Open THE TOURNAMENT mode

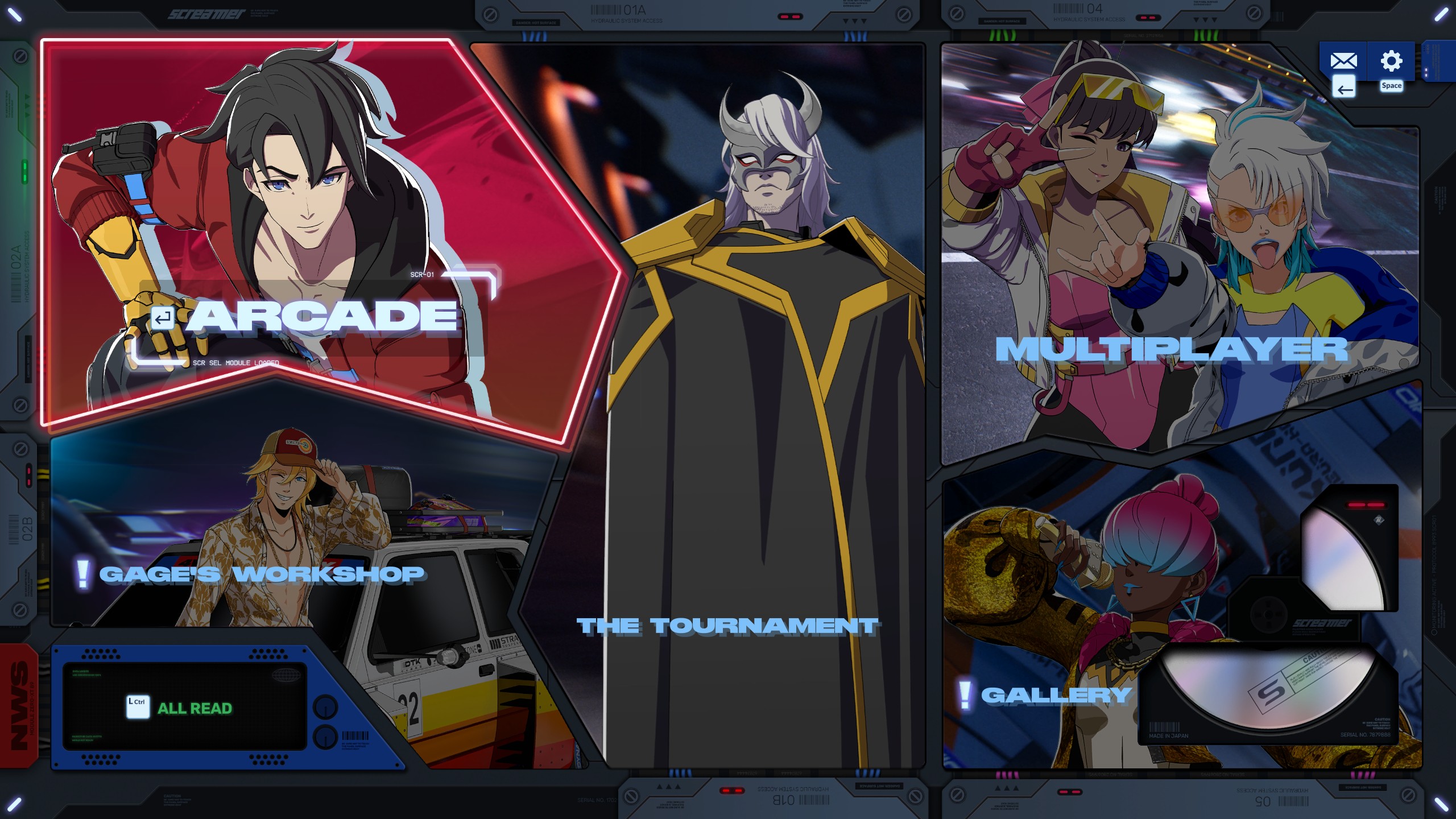click(x=726, y=626)
